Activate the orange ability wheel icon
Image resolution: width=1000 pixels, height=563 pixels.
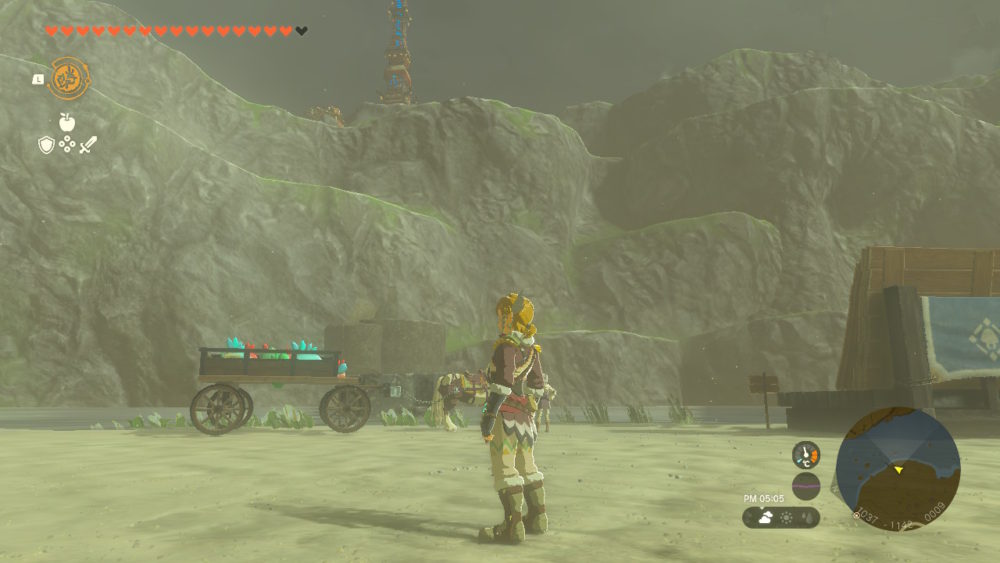69,78
